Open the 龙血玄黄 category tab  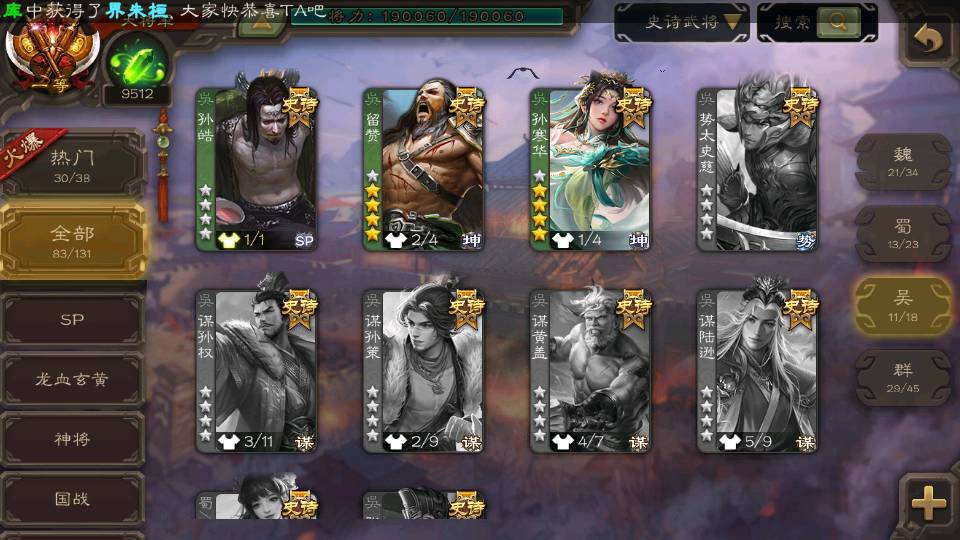pyautogui.click(x=73, y=379)
